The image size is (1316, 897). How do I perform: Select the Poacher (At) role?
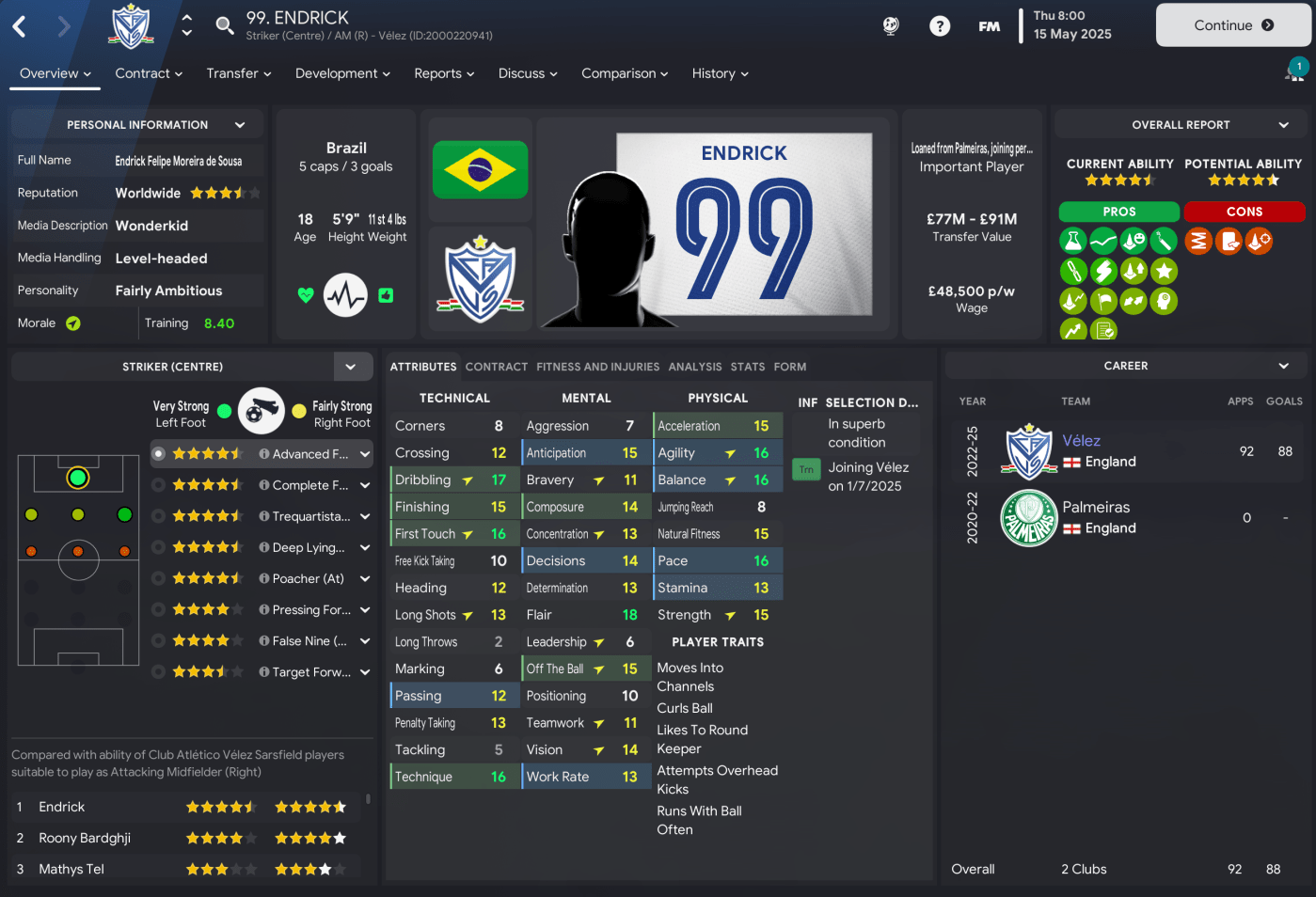click(x=308, y=578)
